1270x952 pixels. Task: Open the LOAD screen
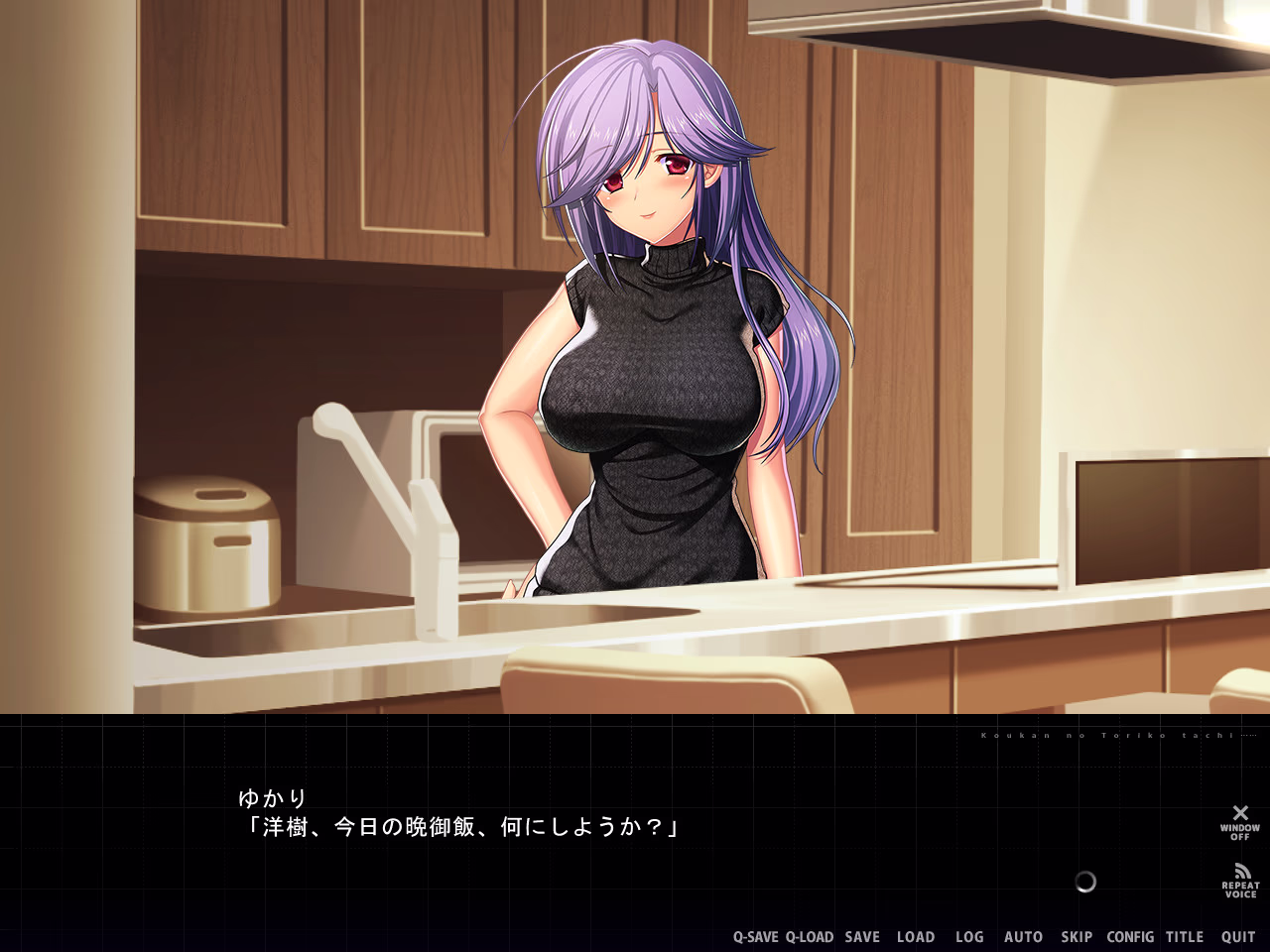tap(916, 936)
